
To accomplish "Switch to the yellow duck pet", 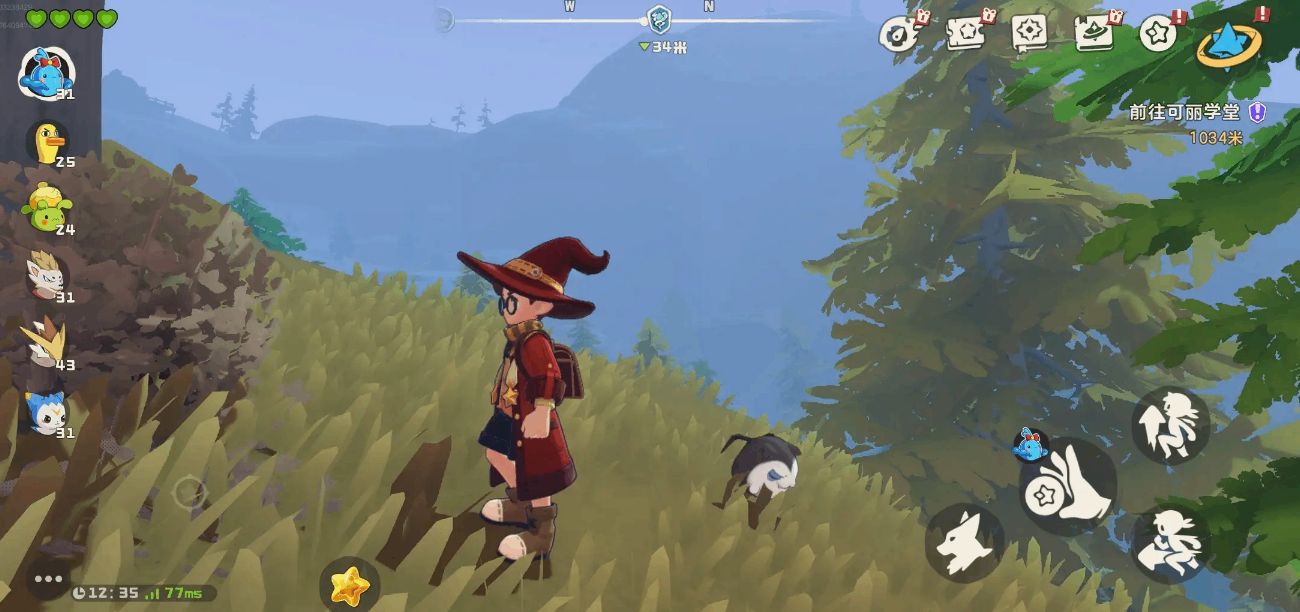I will (48, 143).
